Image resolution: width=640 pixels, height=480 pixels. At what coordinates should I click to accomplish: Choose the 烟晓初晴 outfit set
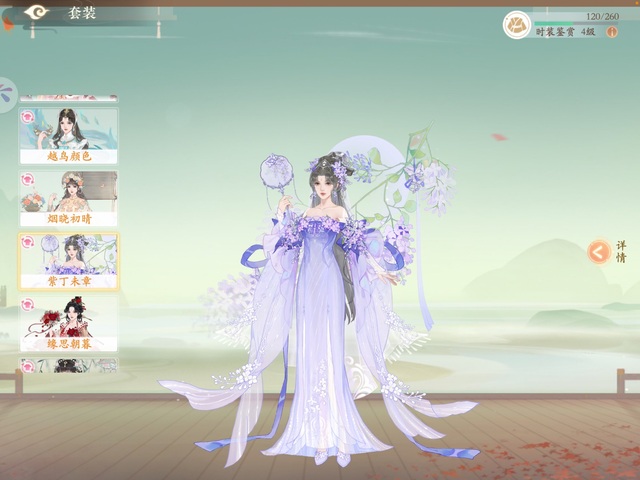click(68, 198)
